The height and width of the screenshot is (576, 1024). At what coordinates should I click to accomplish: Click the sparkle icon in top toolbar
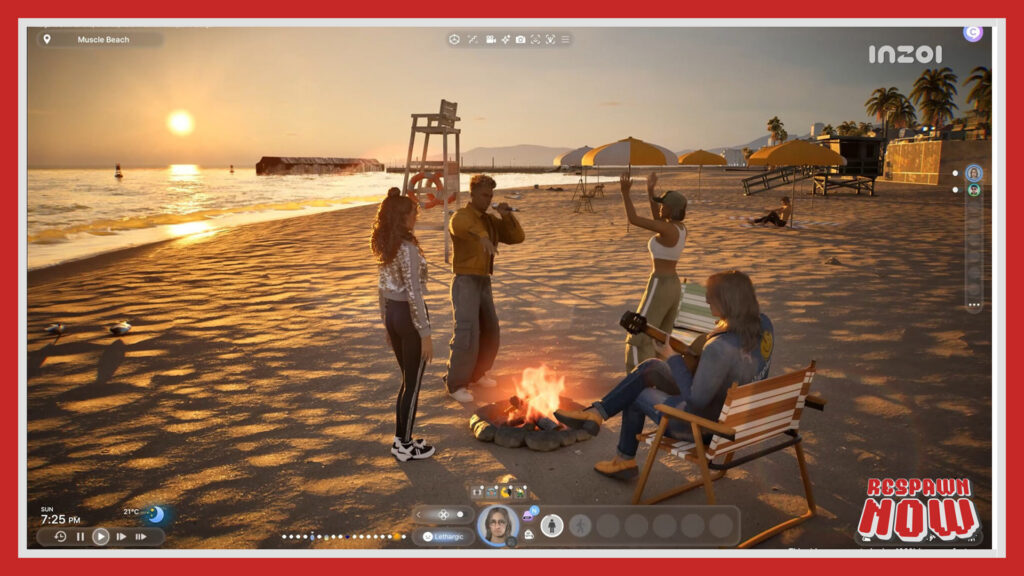pyautogui.click(x=506, y=39)
